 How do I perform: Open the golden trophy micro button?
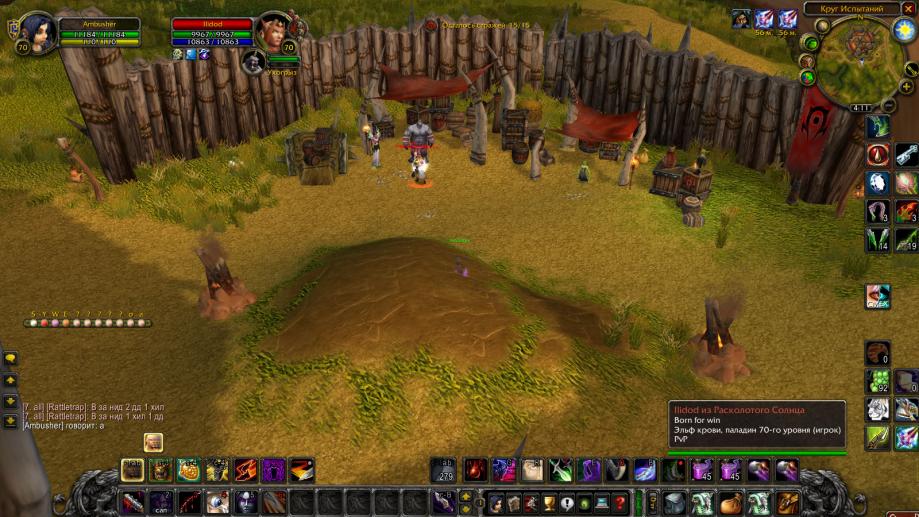(x=549, y=503)
